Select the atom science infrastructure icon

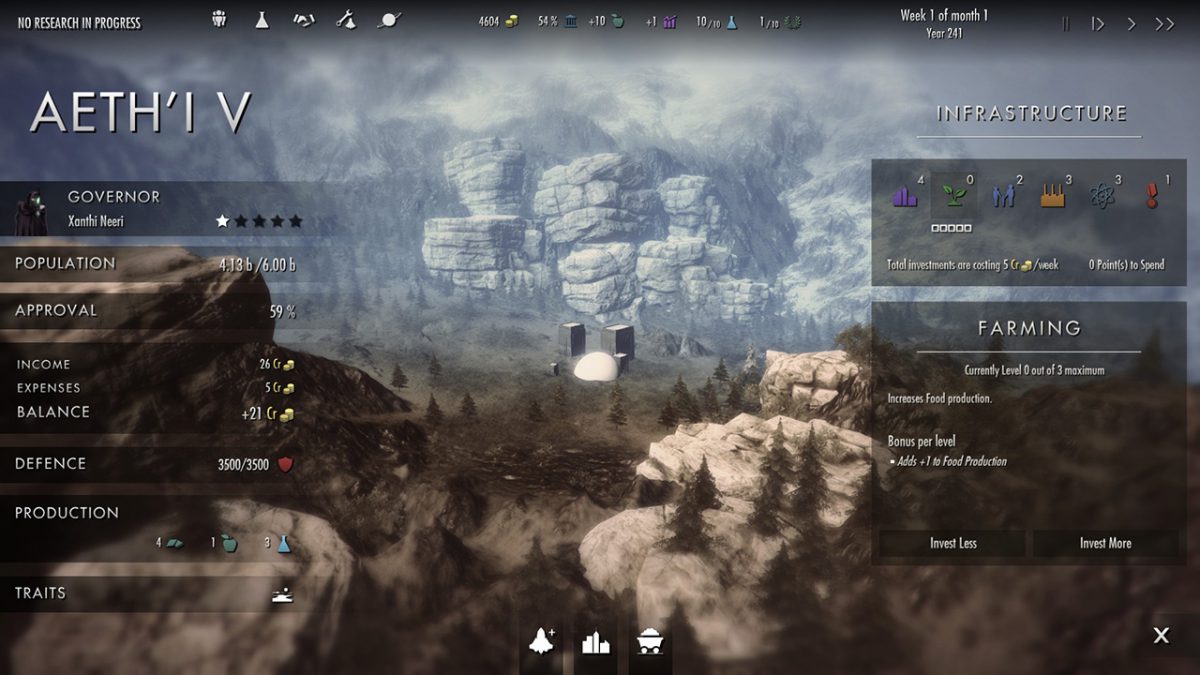(x=1101, y=195)
